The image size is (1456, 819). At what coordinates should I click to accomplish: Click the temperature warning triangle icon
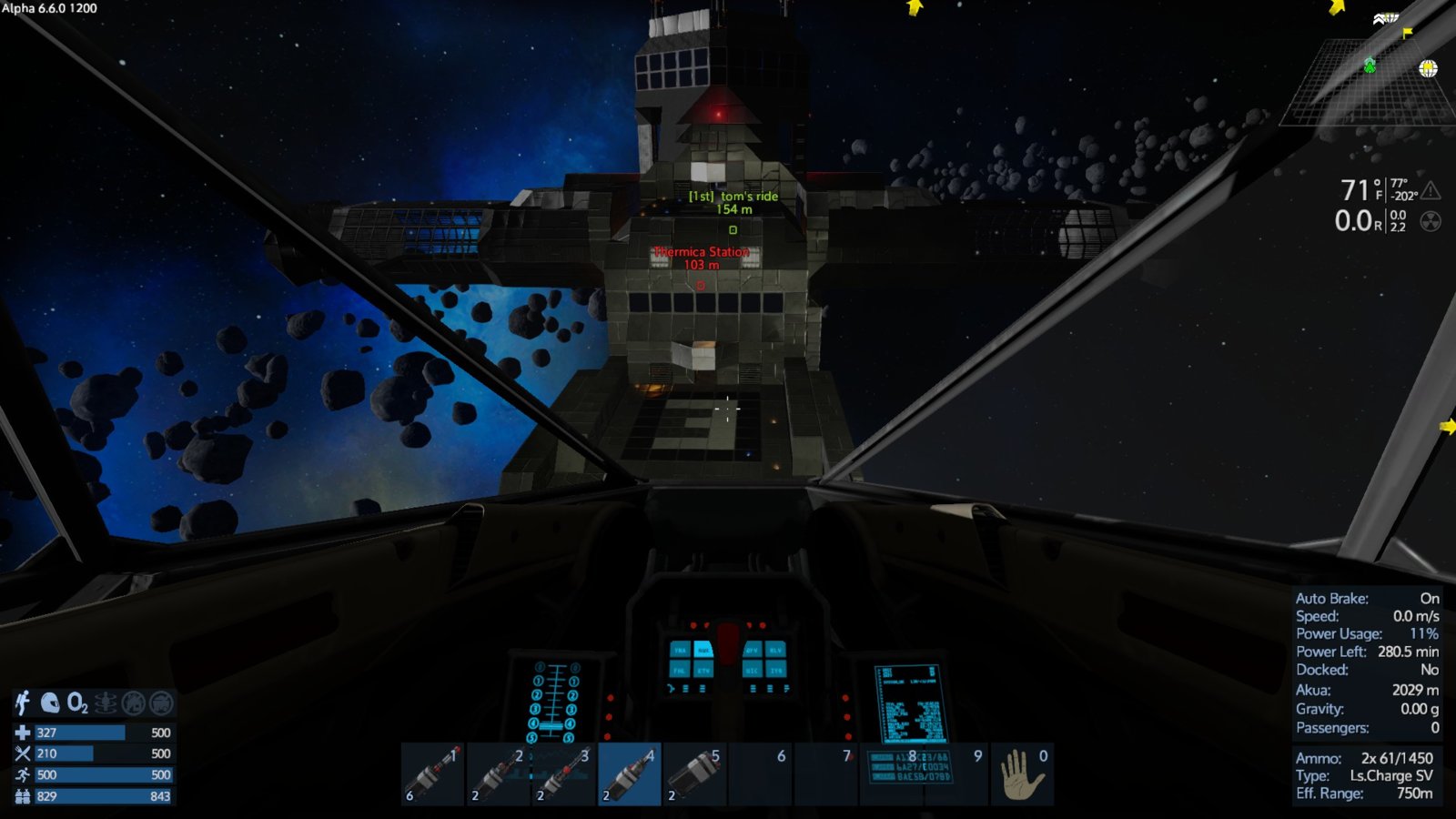coord(1431,190)
